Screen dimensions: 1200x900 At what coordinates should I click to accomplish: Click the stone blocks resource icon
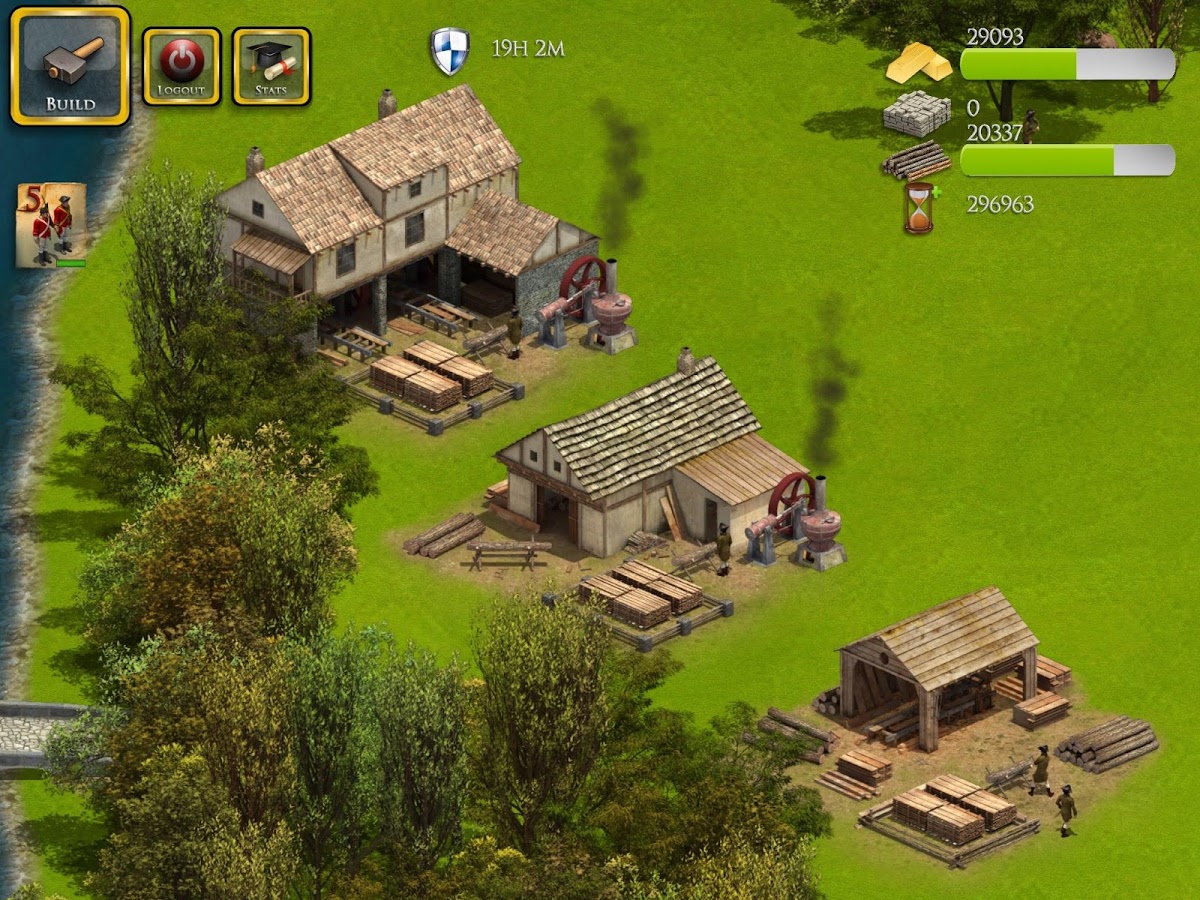916,113
